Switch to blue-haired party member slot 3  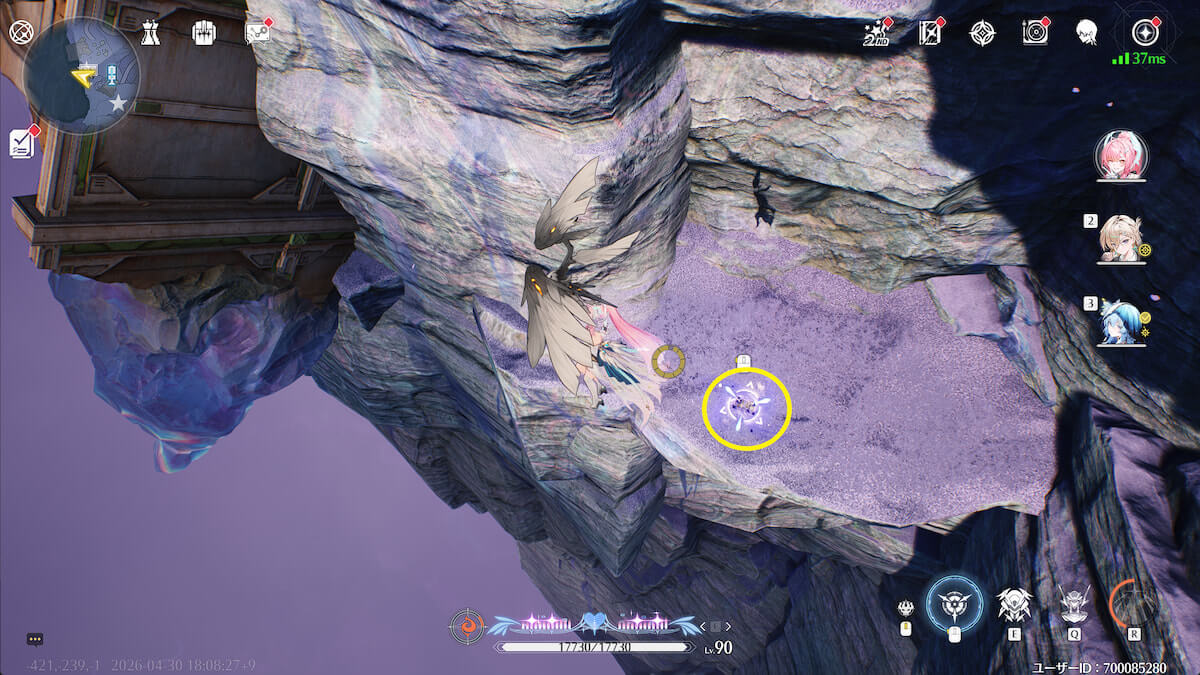click(x=1121, y=322)
